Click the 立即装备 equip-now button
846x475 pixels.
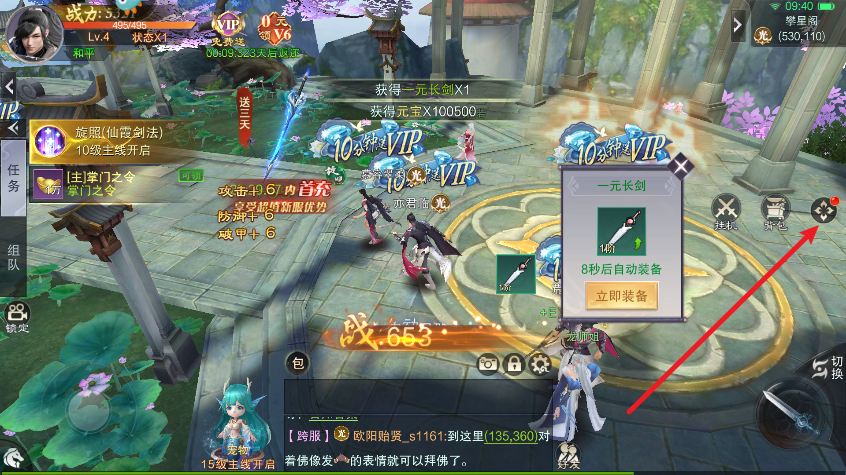pos(621,296)
